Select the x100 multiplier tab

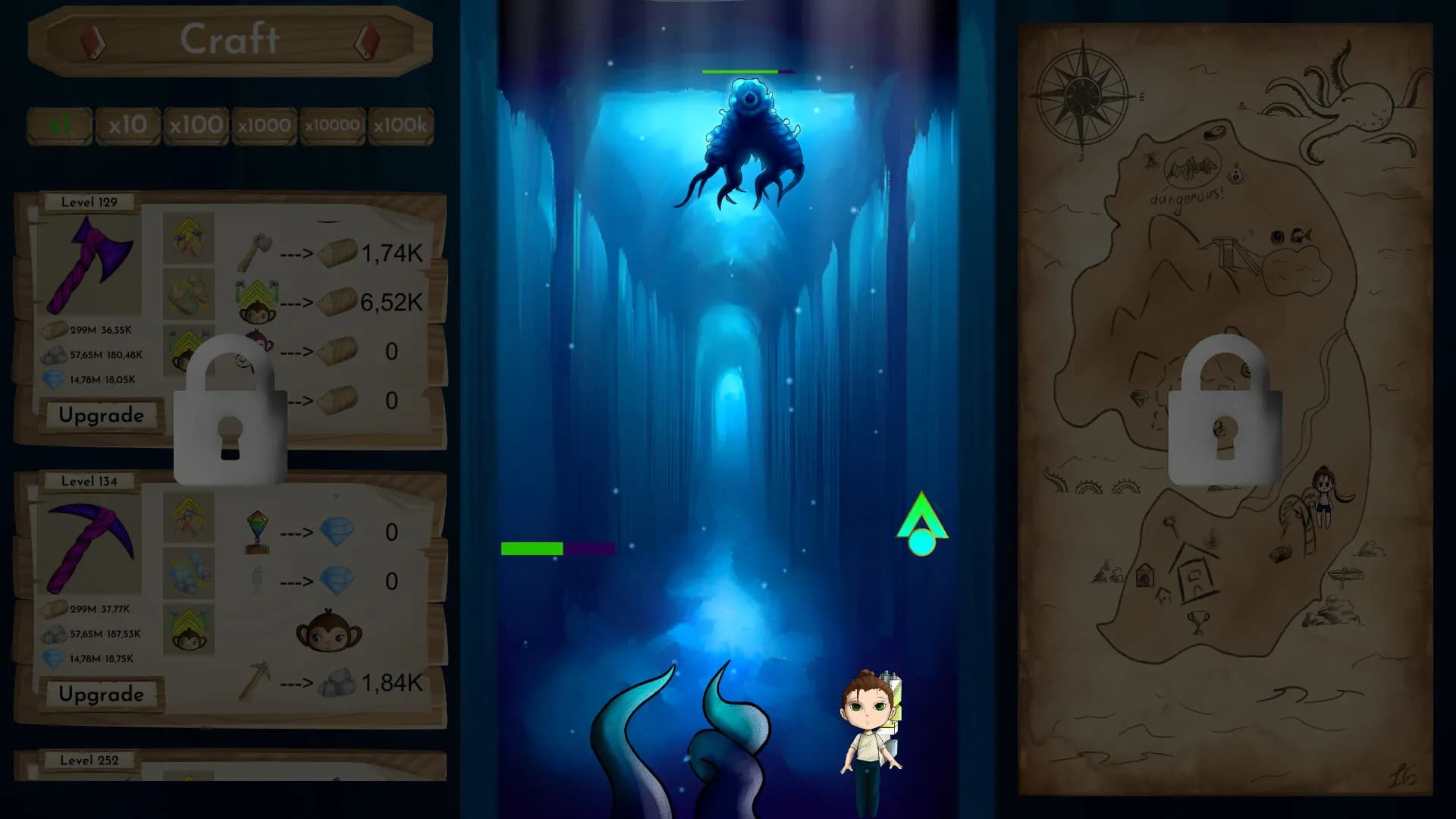[196, 125]
